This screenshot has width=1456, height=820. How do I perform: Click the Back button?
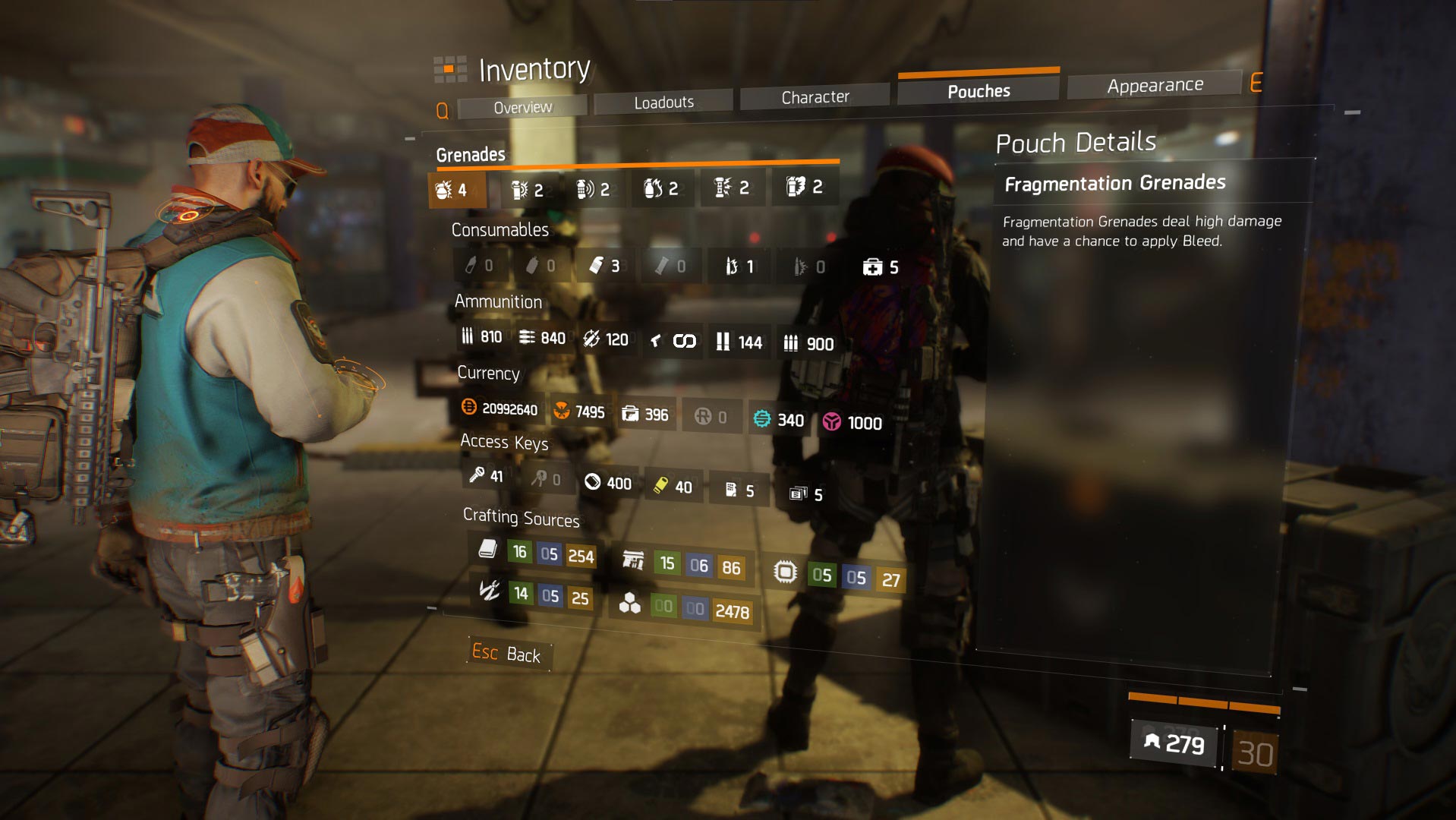click(x=506, y=653)
